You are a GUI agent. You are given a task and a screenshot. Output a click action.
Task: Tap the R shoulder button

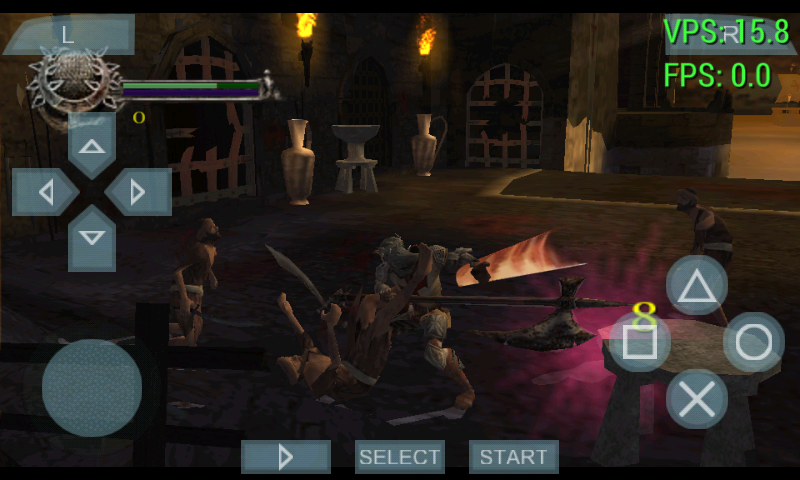point(731,34)
